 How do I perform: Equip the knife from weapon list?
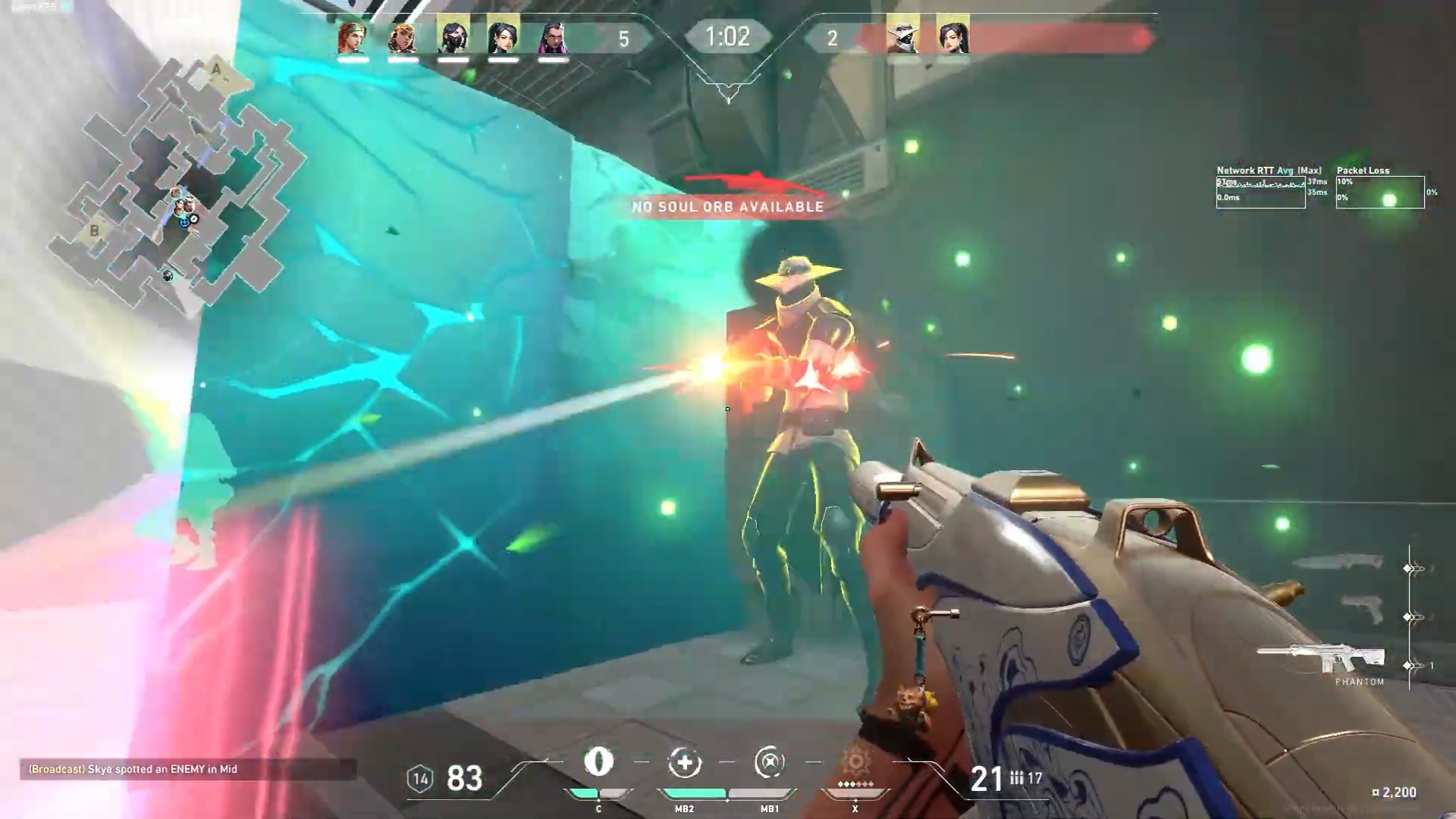(x=1339, y=563)
